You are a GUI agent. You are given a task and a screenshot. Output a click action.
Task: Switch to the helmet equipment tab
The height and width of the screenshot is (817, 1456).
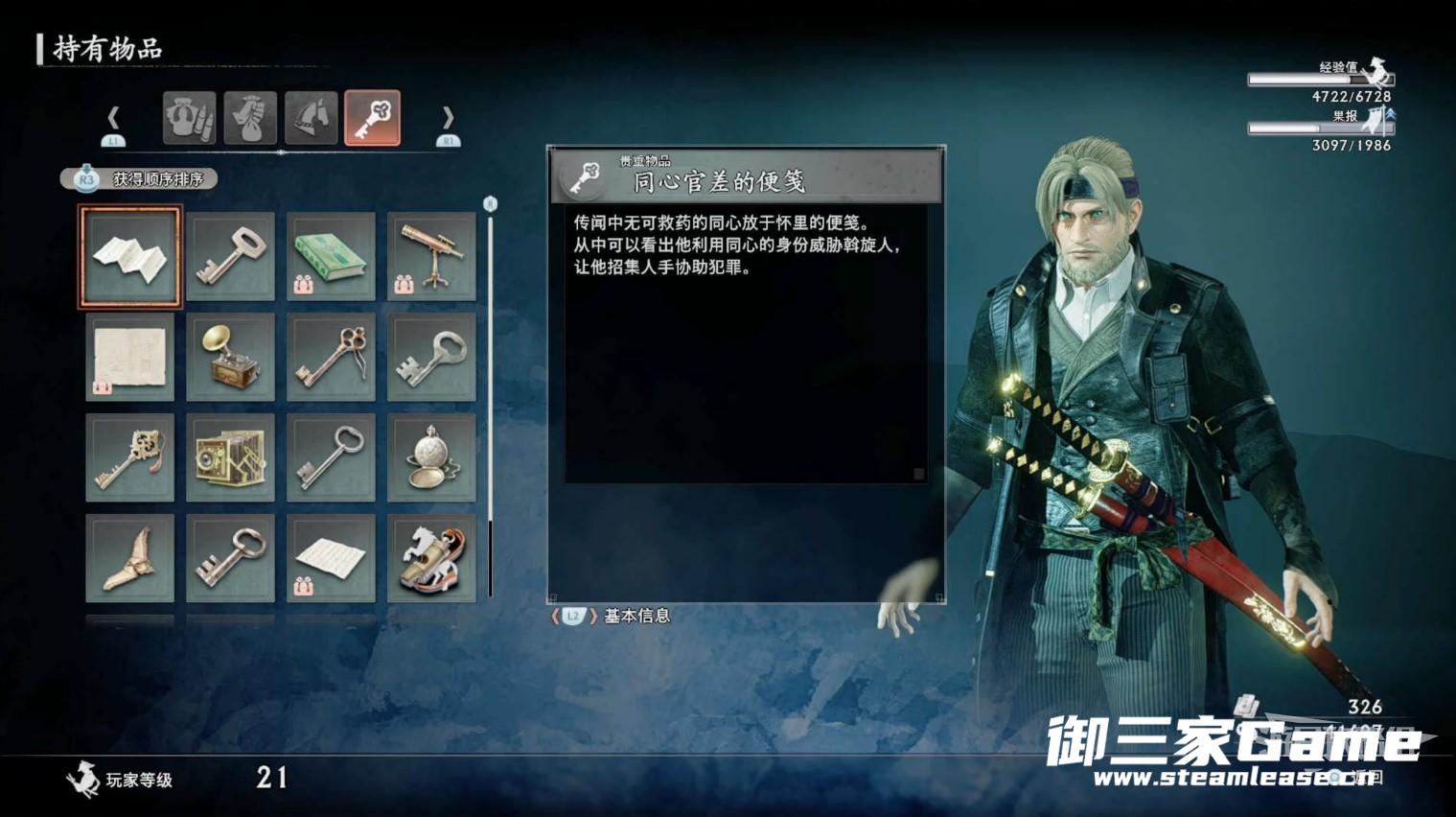click(311, 118)
